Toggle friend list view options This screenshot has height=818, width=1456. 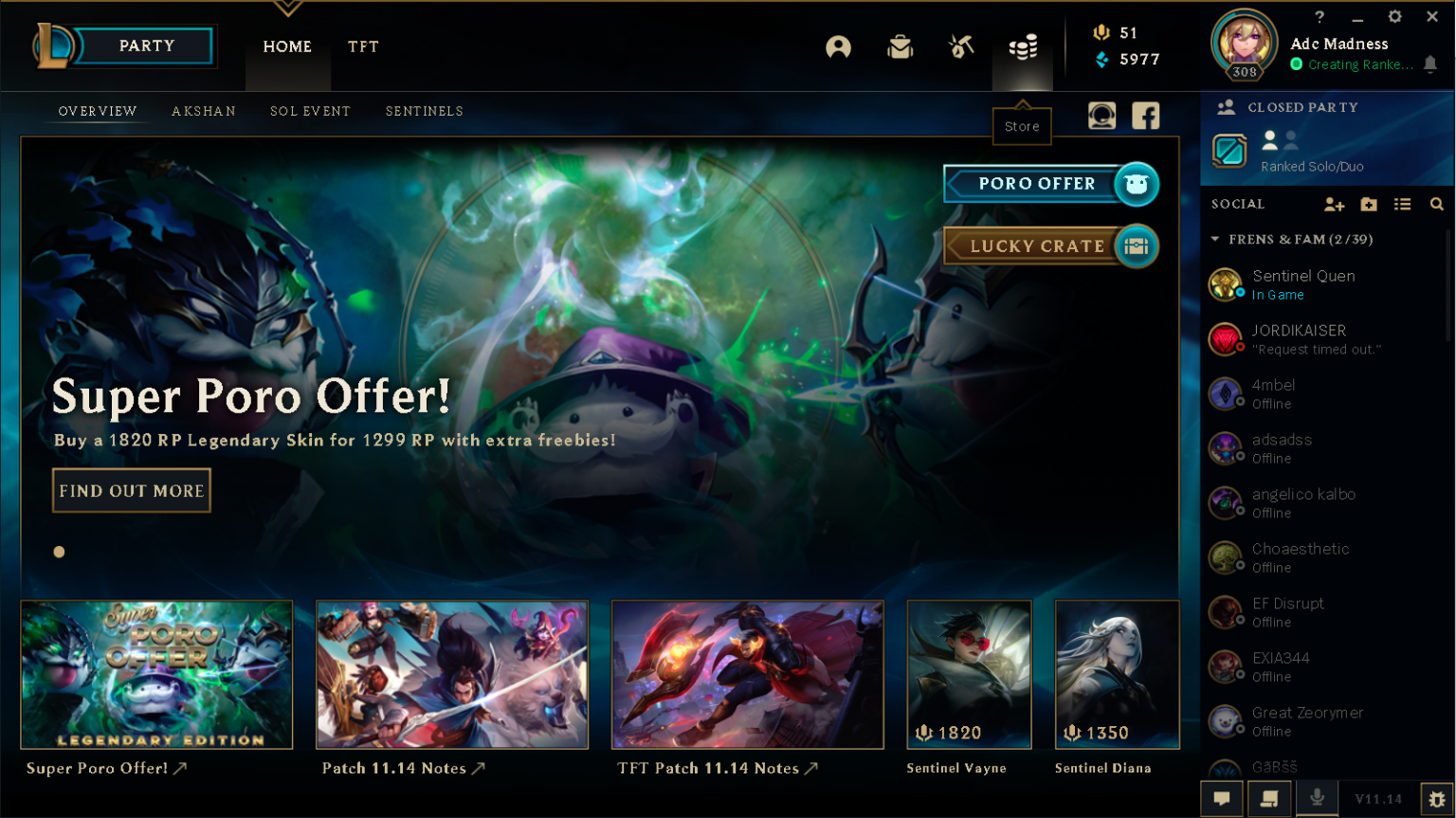pos(1404,204)
